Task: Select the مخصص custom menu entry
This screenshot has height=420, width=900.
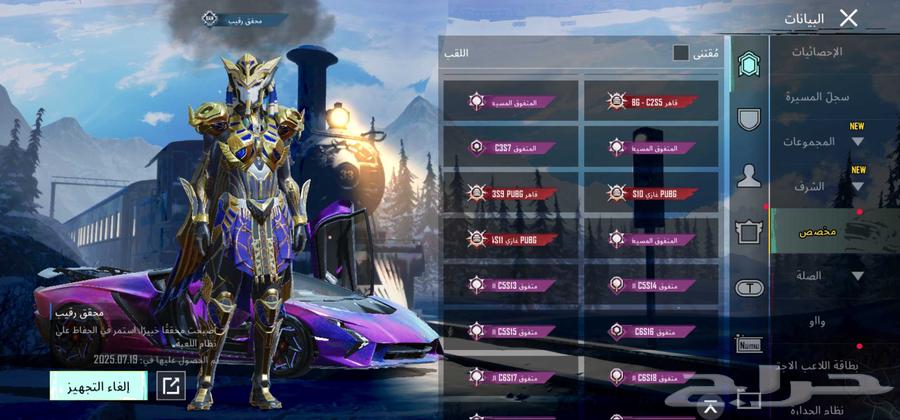Action: (818, 231)
